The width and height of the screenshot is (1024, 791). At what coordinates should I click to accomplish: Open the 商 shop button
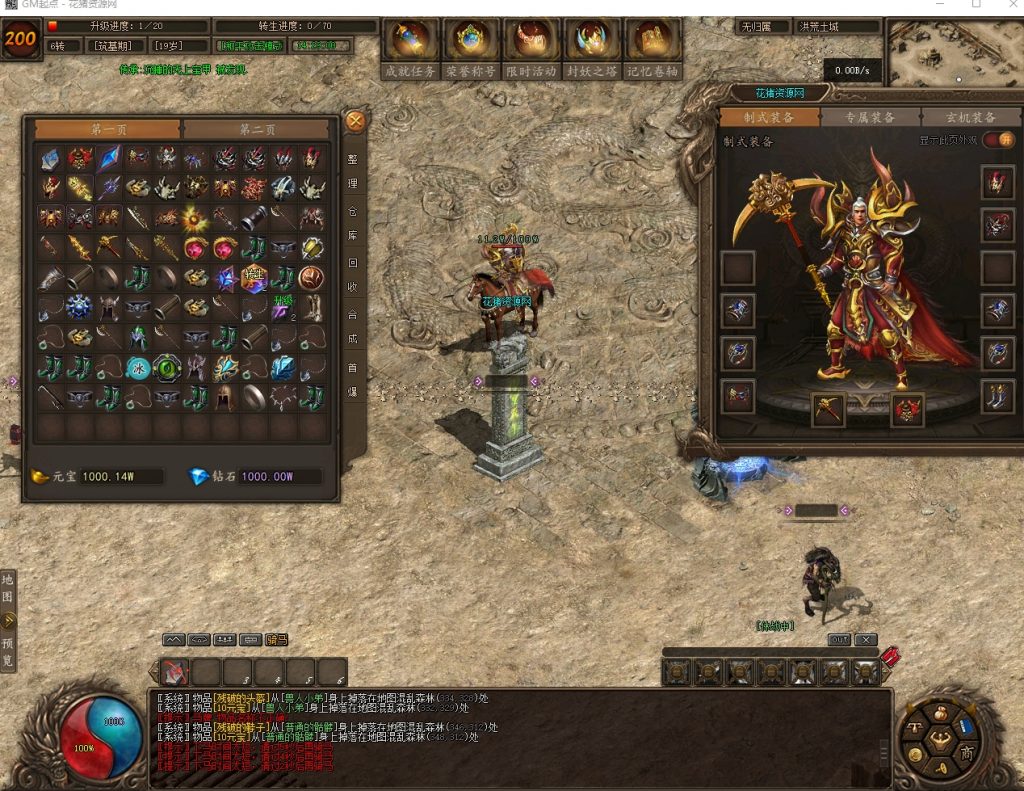click(x=967, y=753)
